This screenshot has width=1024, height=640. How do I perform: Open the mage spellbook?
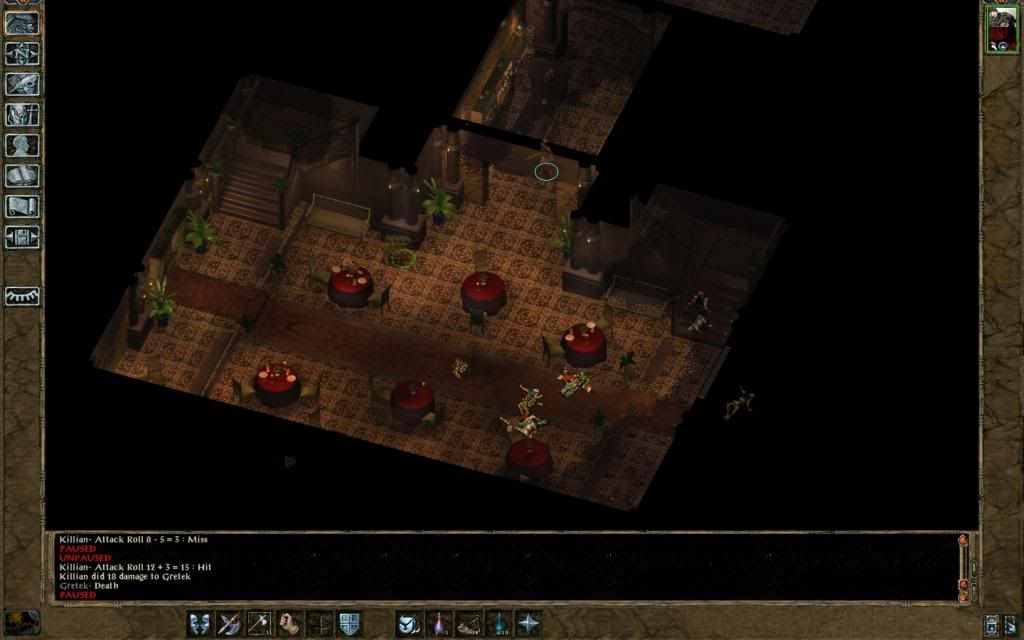22,176
